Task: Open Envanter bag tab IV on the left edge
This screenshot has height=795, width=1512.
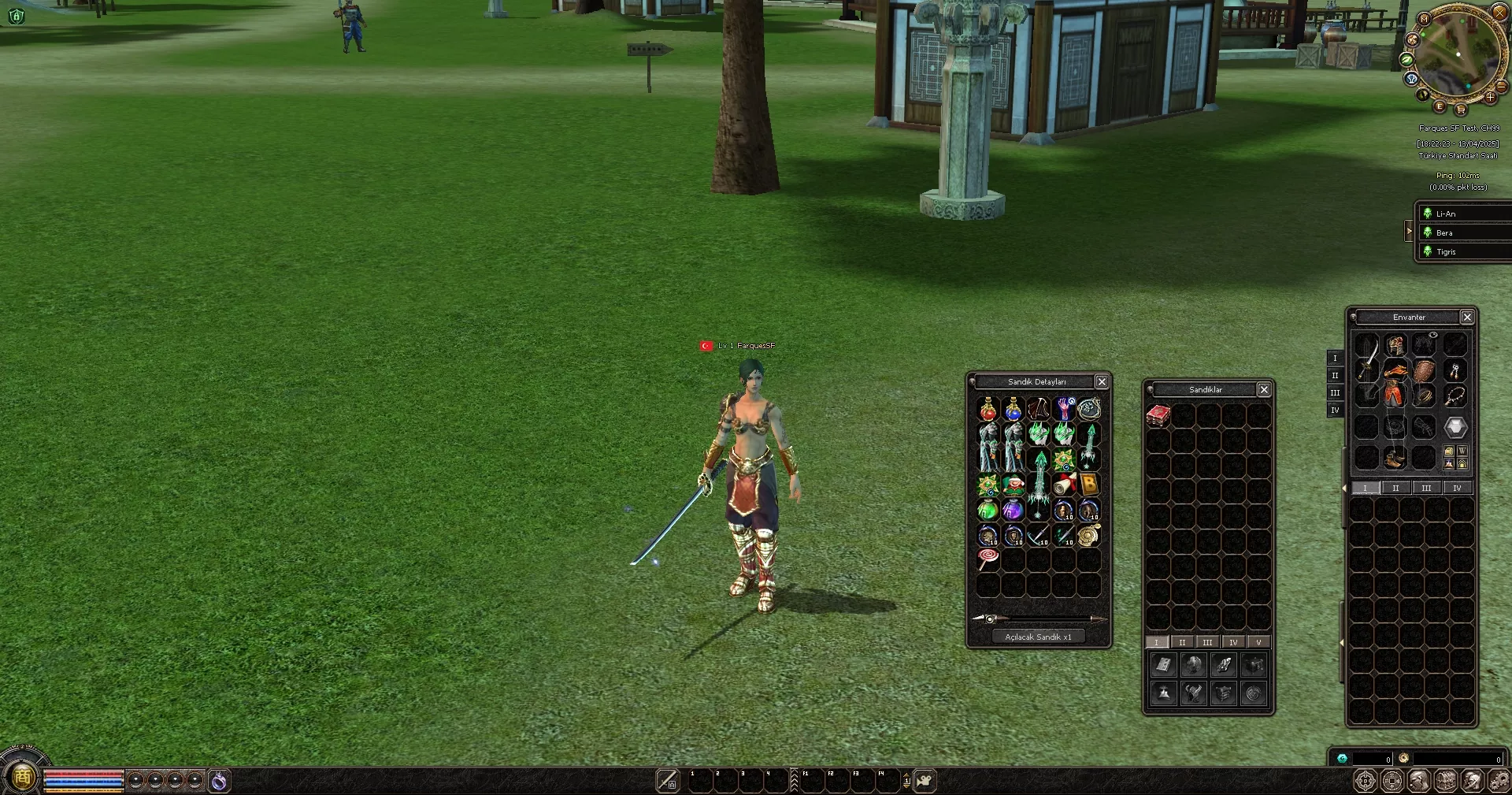Action: 1336,411
